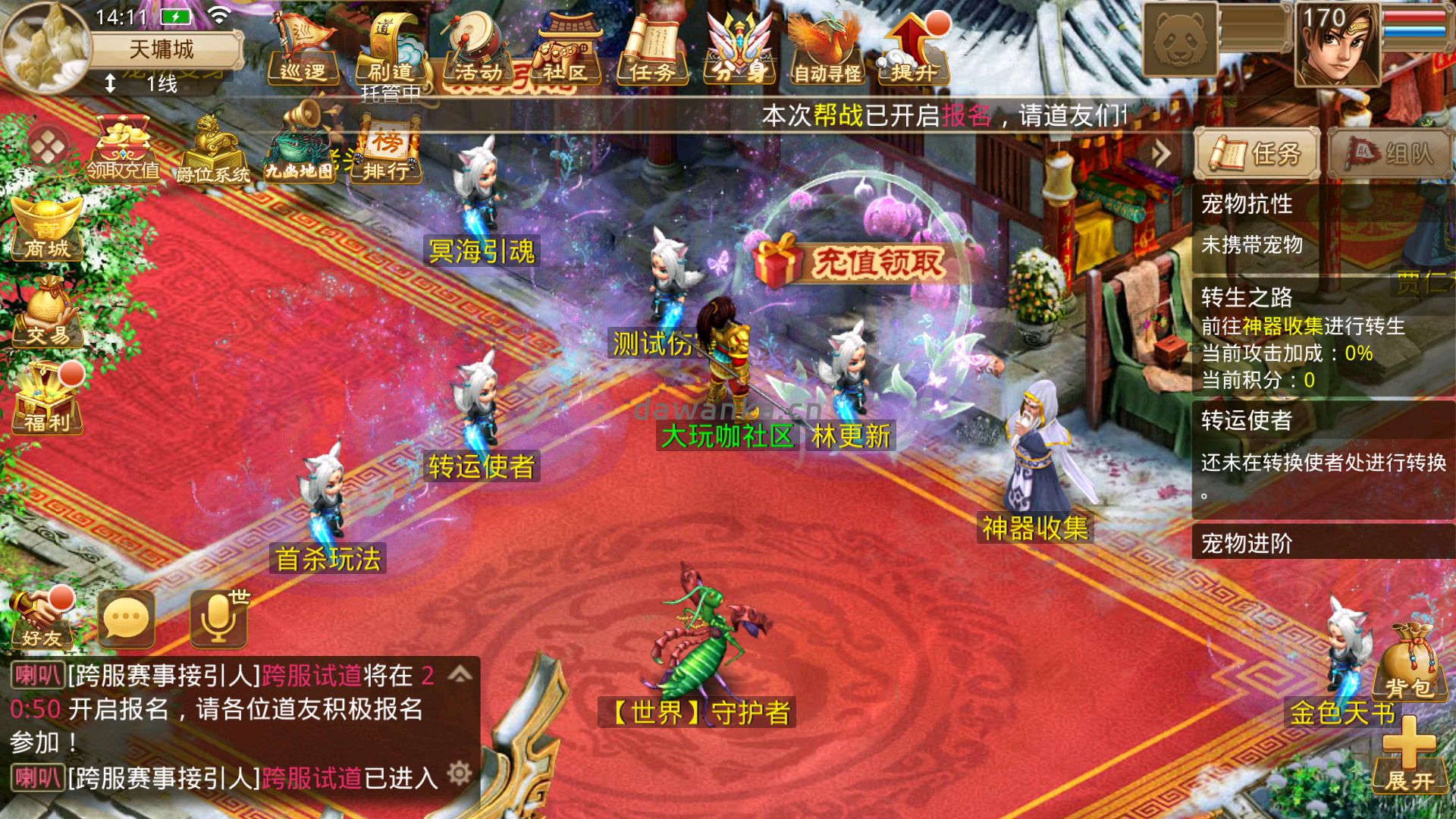Open the 背包 backpack
Viewport: 1456px width, 819px height.
1409,664
